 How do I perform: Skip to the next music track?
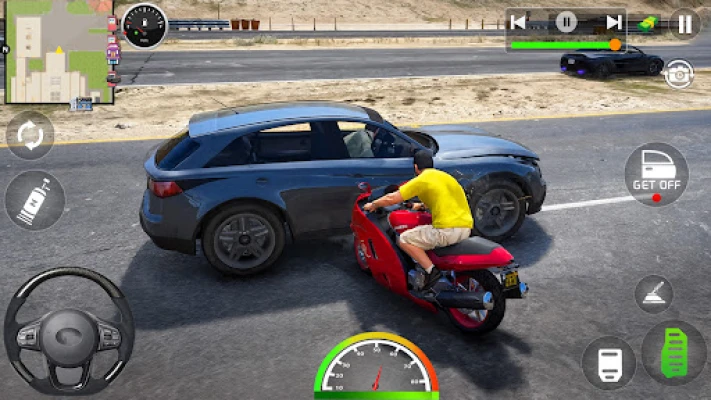pyautogui.click(x=614, y=22)
